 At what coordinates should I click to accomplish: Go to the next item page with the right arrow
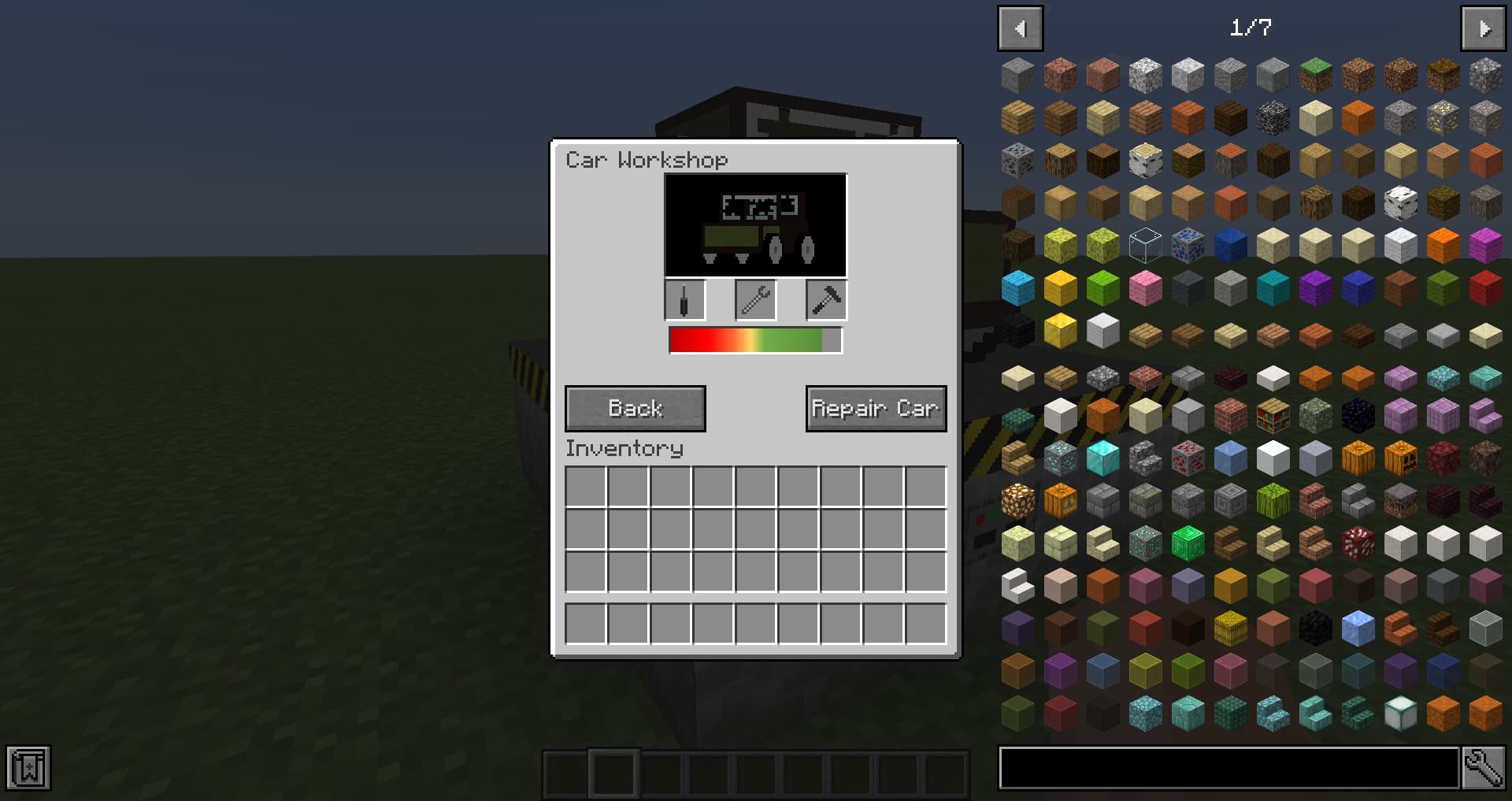tap(1483, 28)
